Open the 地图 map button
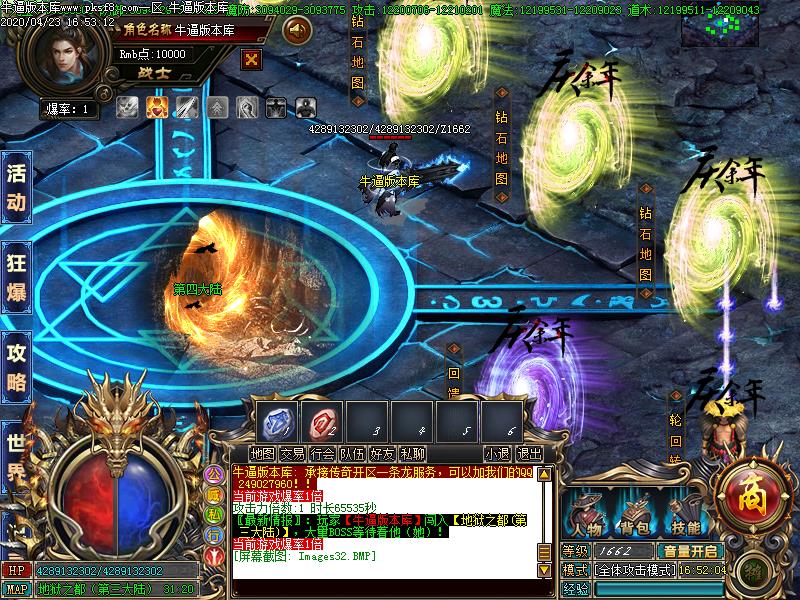The image size is (800, 600). point(263,453)
